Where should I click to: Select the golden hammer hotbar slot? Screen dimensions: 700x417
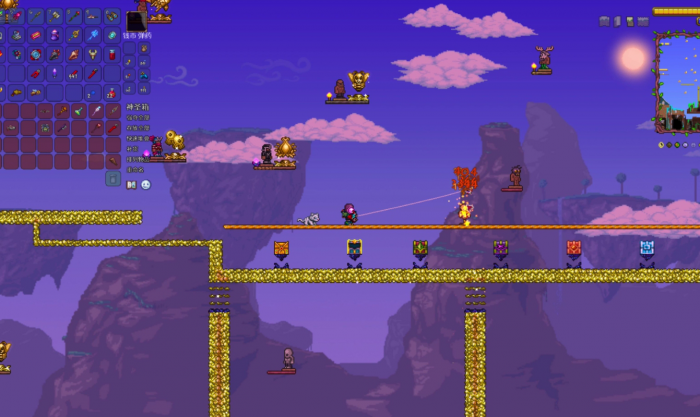point(55,16)
